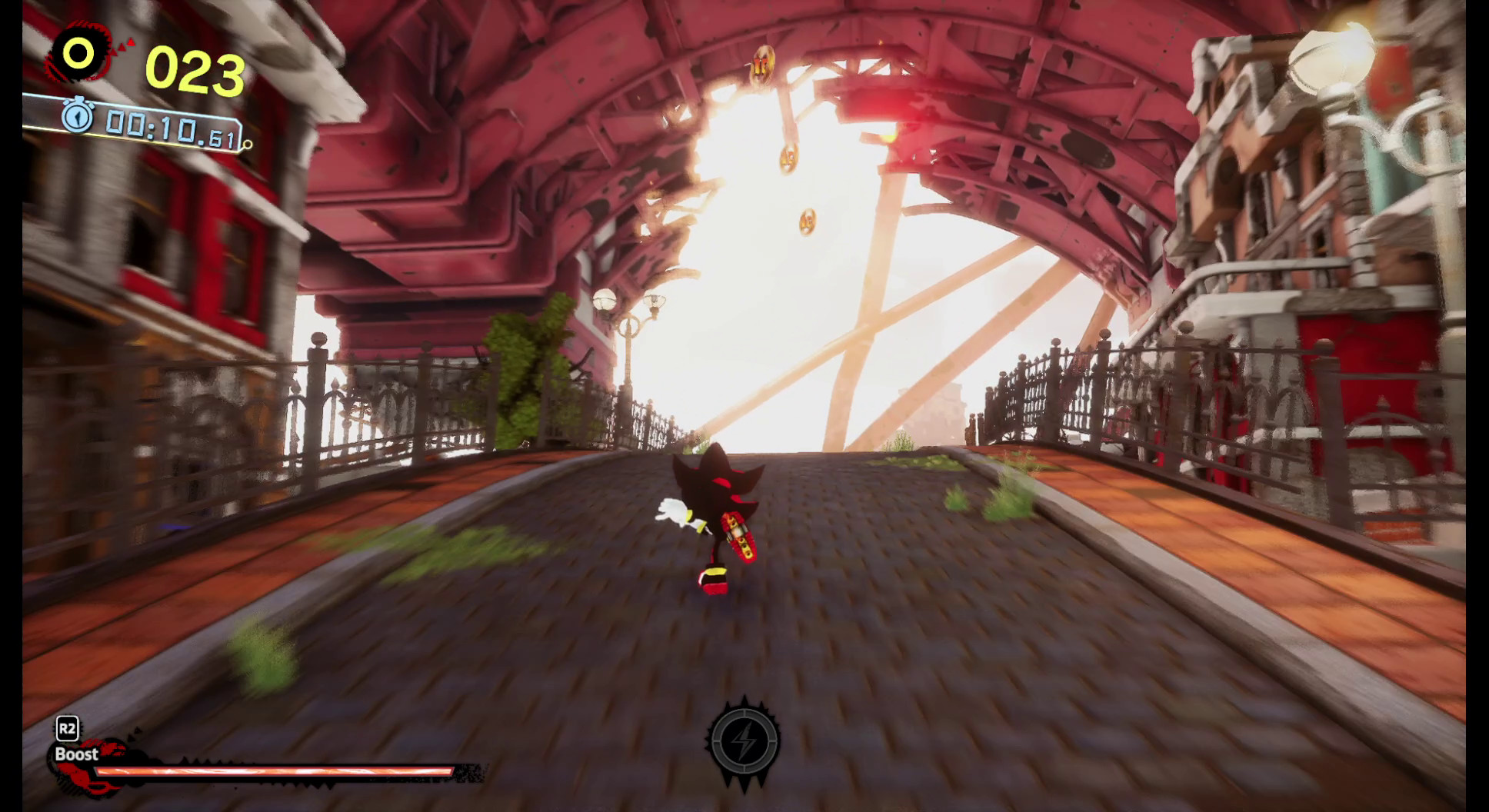Select the middle floating ring in the sky

coord(788,158)
